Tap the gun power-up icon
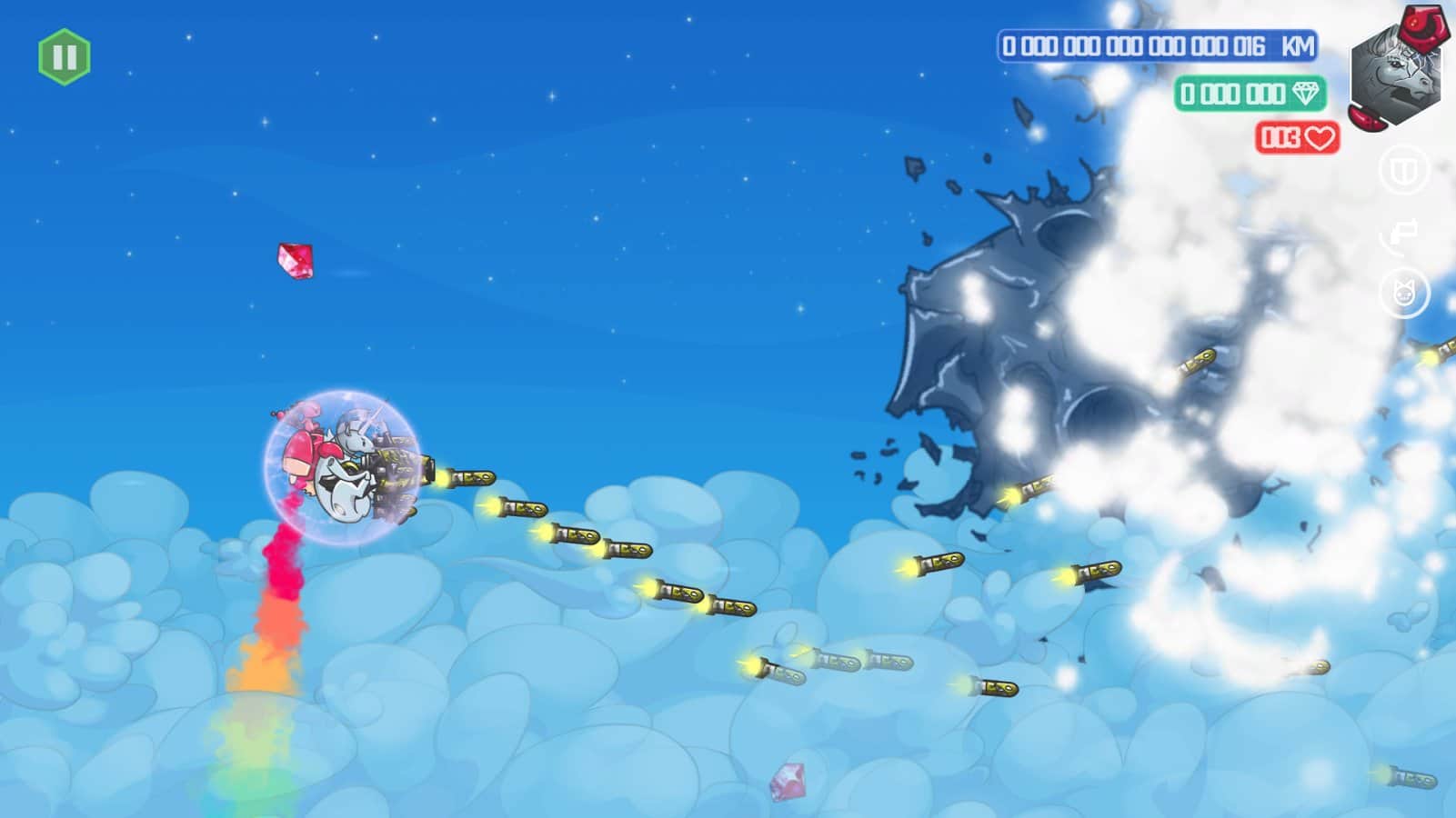Viewport: 1456px width, 818px height. point(1401,232)
